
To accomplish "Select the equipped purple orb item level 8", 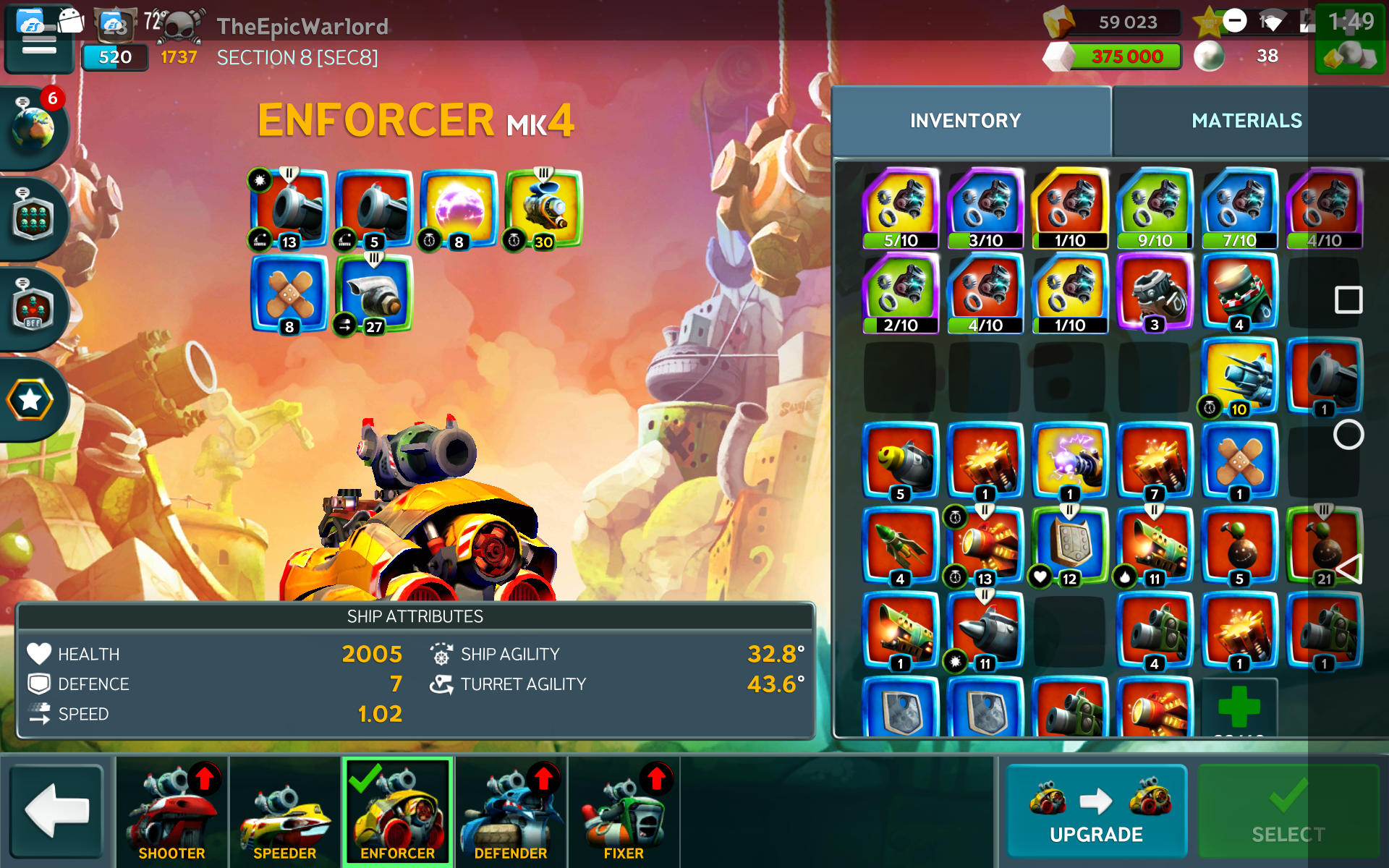I will (x=459, y=210).
